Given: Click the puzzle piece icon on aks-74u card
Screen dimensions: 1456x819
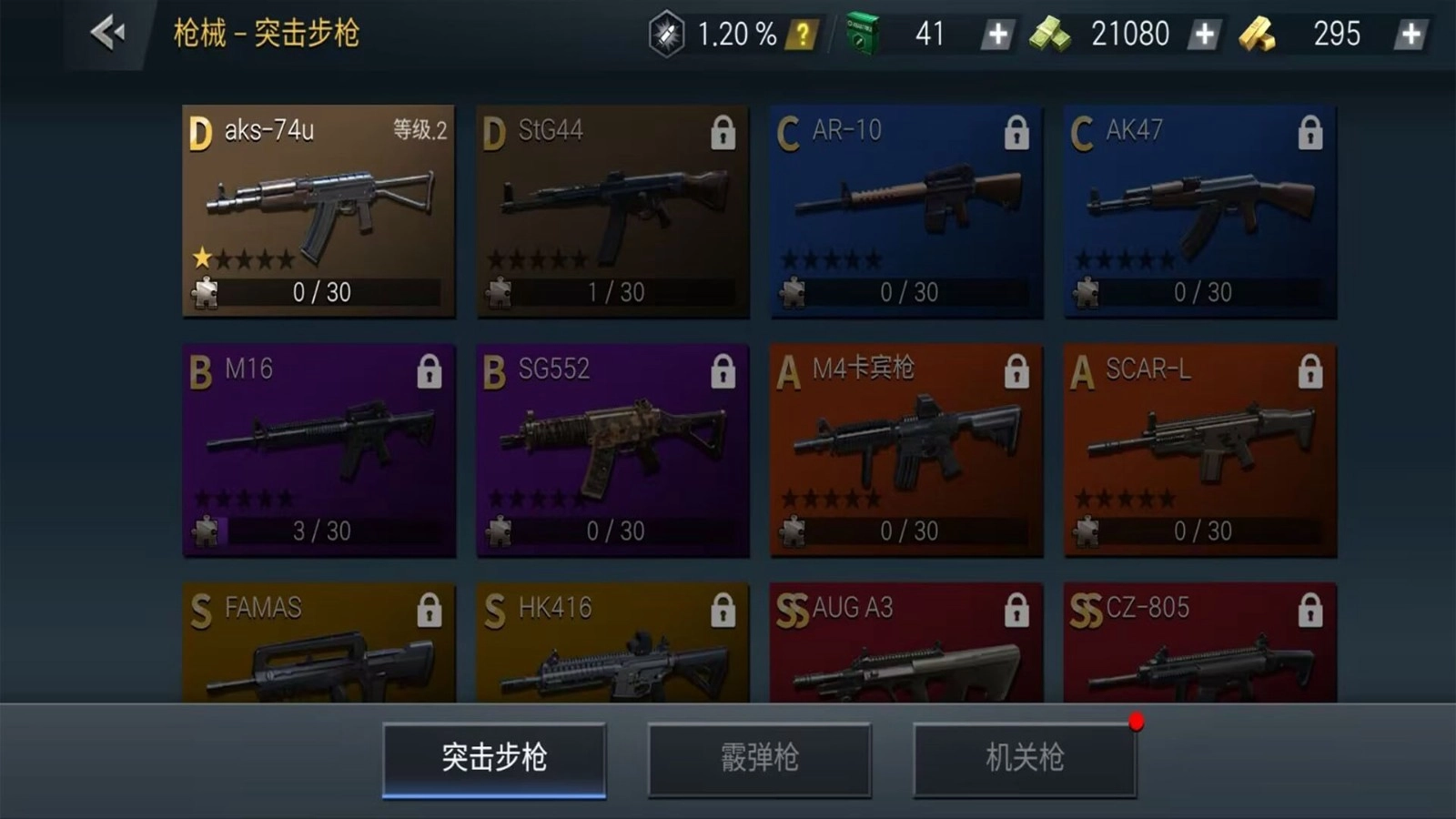Looking at the screenshot, I should click(x=206, y=293).
